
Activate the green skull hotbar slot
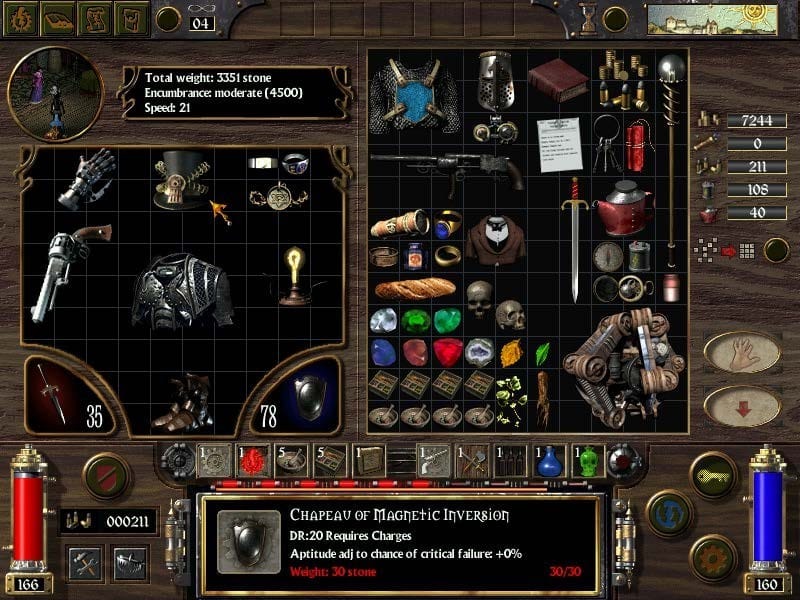[x=588, y=460]
